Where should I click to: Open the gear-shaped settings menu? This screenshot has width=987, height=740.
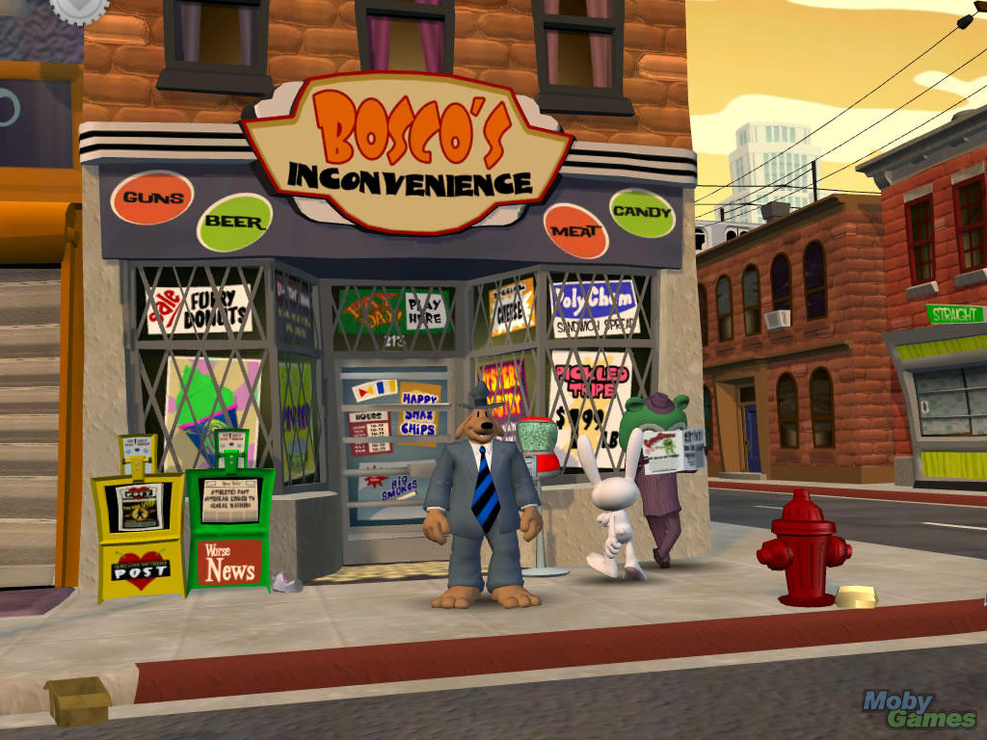pyautogui.click(x=80, y=8)
